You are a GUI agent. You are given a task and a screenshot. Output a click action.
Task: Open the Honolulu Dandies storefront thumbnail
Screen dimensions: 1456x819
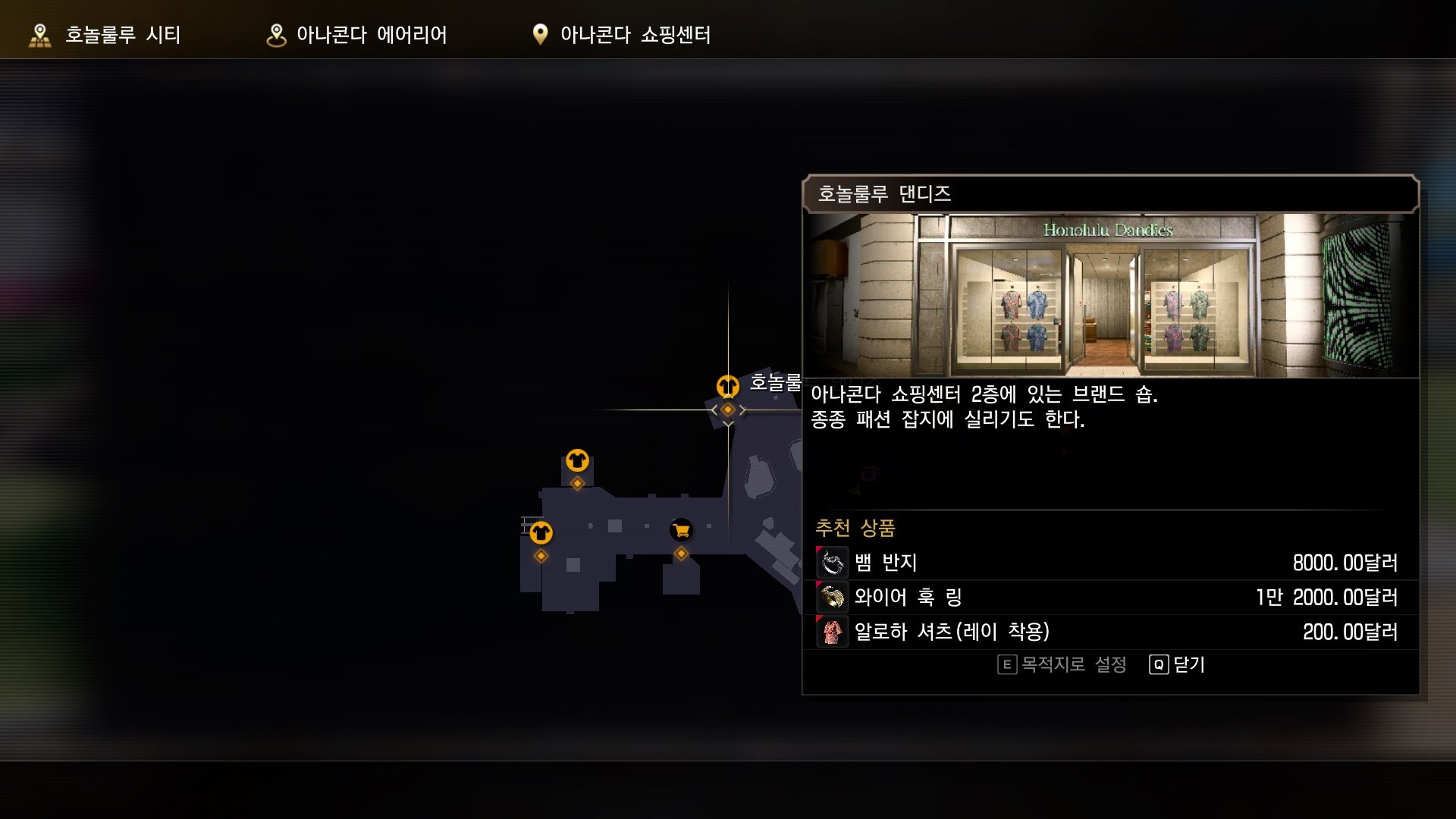pyautogui.click(x=1110, y=295)
